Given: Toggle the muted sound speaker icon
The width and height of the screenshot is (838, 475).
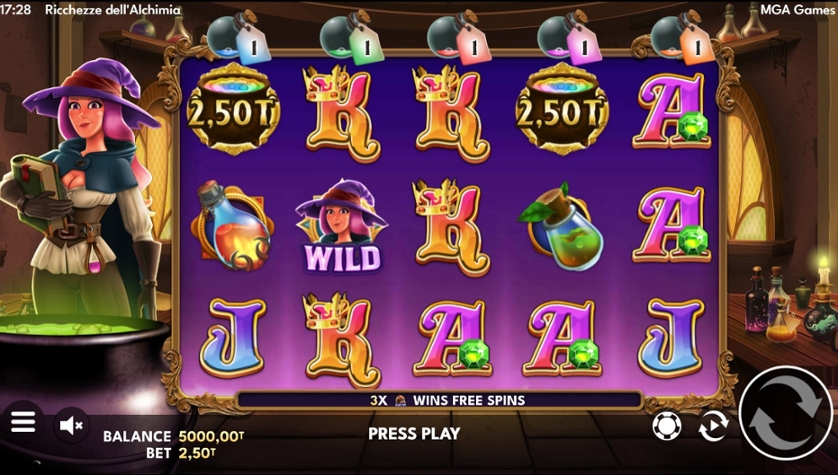Looking at the screenshot, I should [71, 425].
